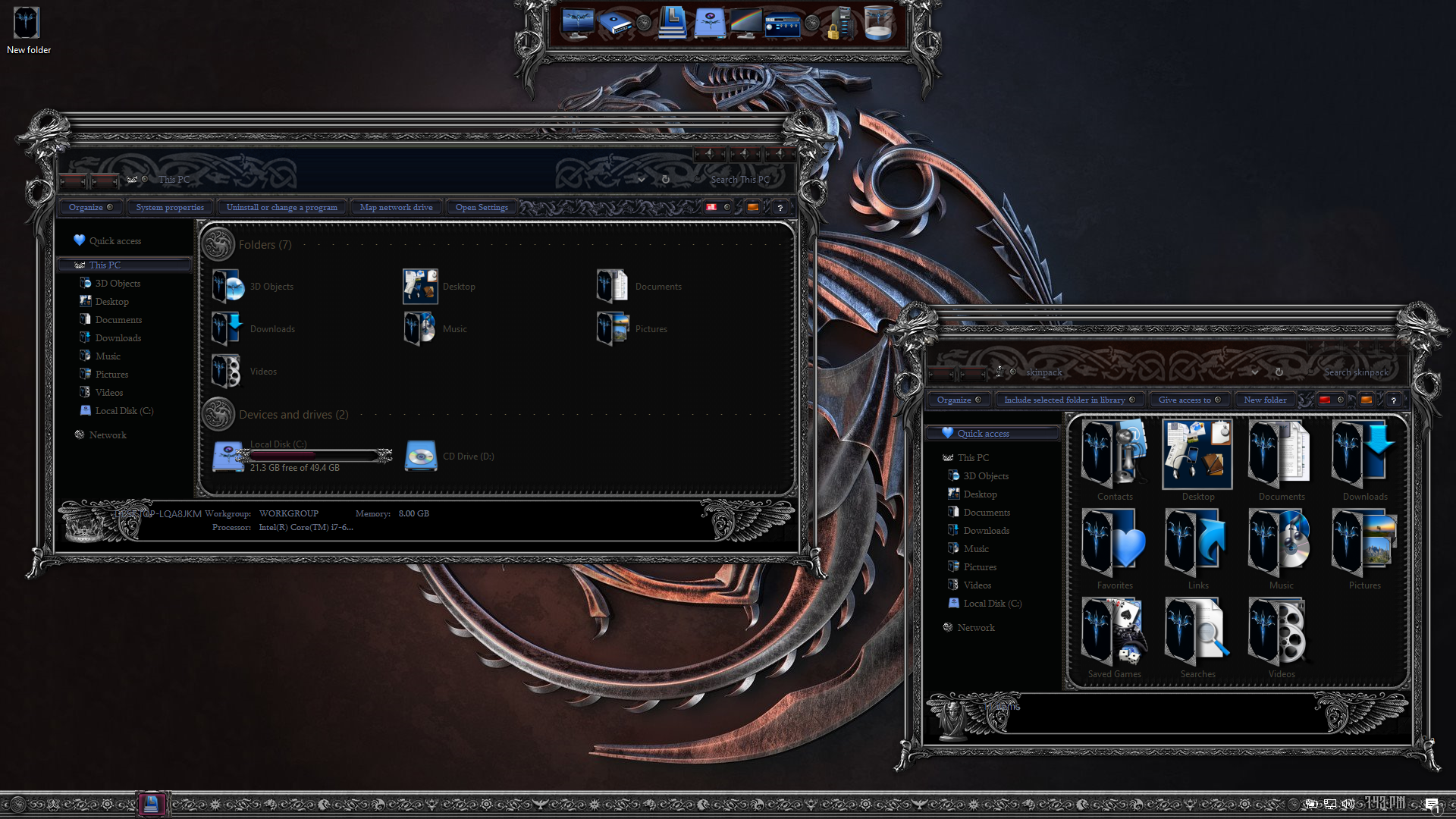The image size is (1456, 819).
Task: Click Include selected folder in library
Action: click(x=1064, y=400)
